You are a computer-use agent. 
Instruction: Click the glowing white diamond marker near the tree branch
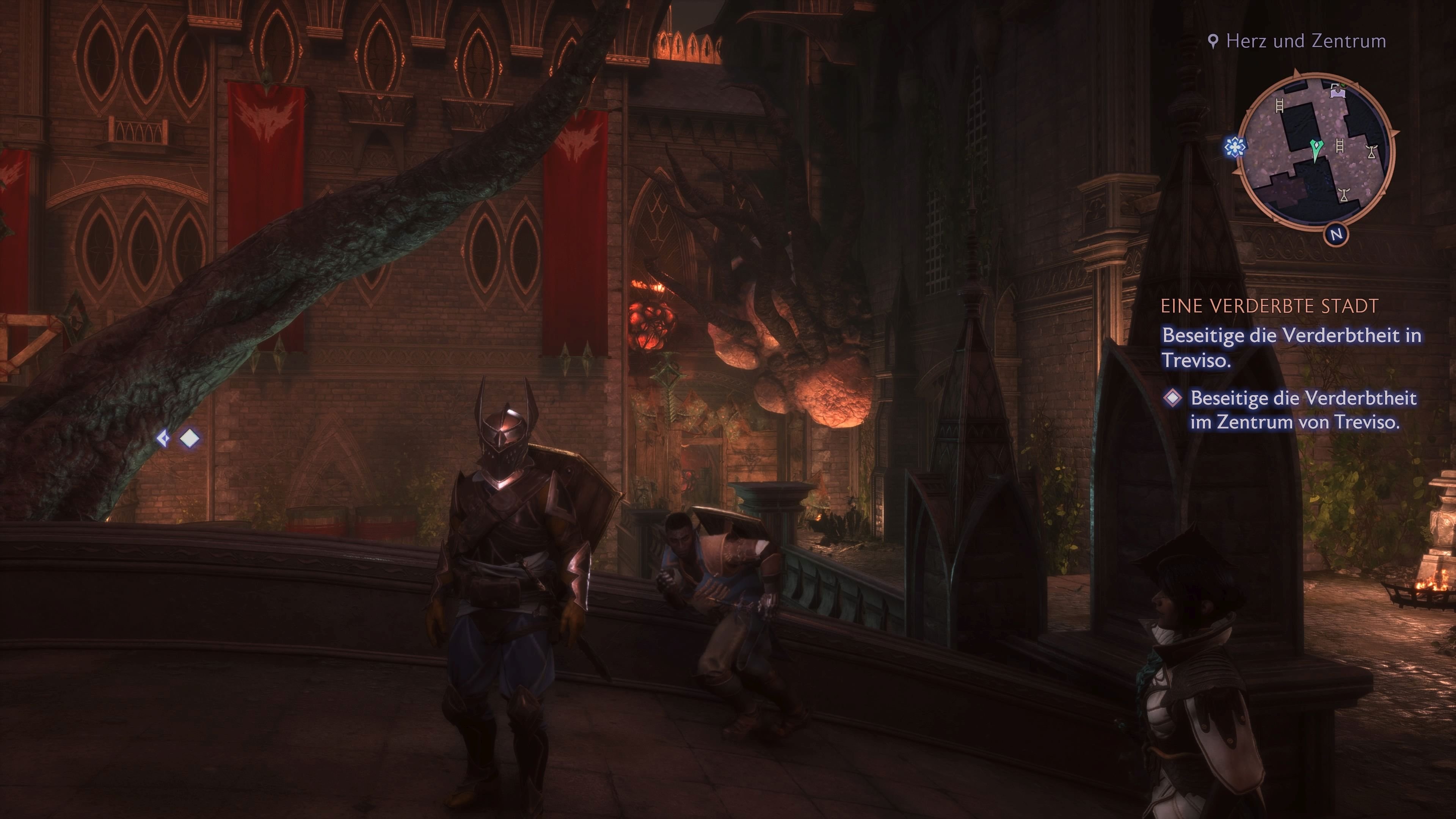[x=189, y=438]
